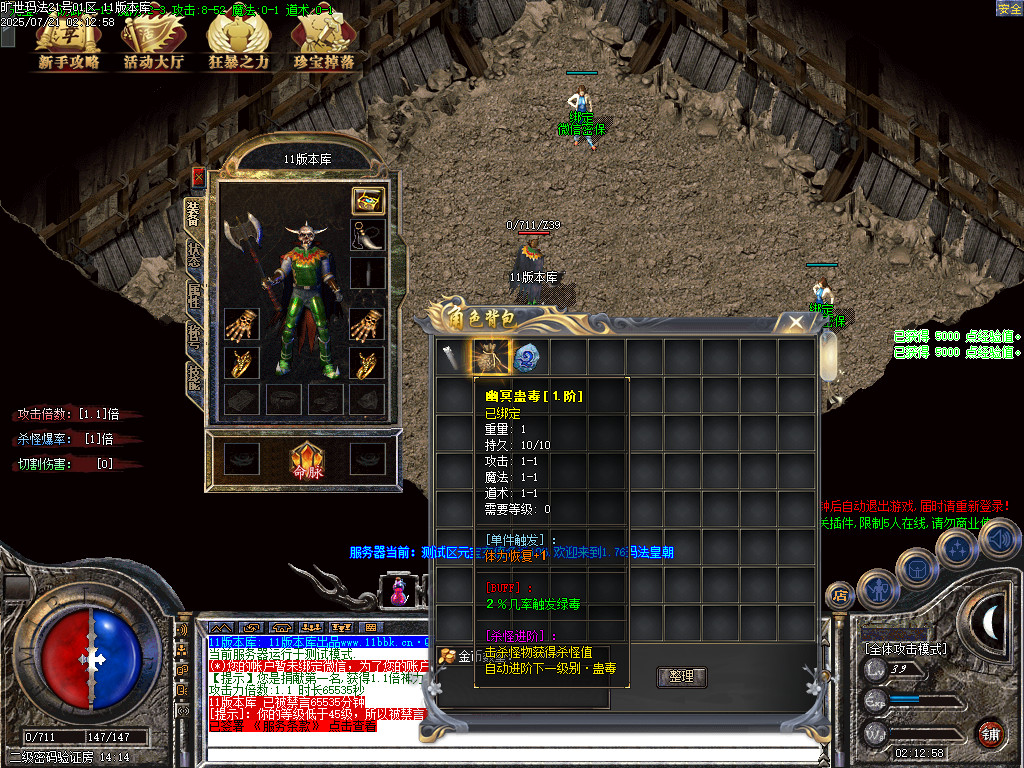This screenshot has width=1024, height=768.
Task: Close the character equipment panel
Action: click(198, 177)
